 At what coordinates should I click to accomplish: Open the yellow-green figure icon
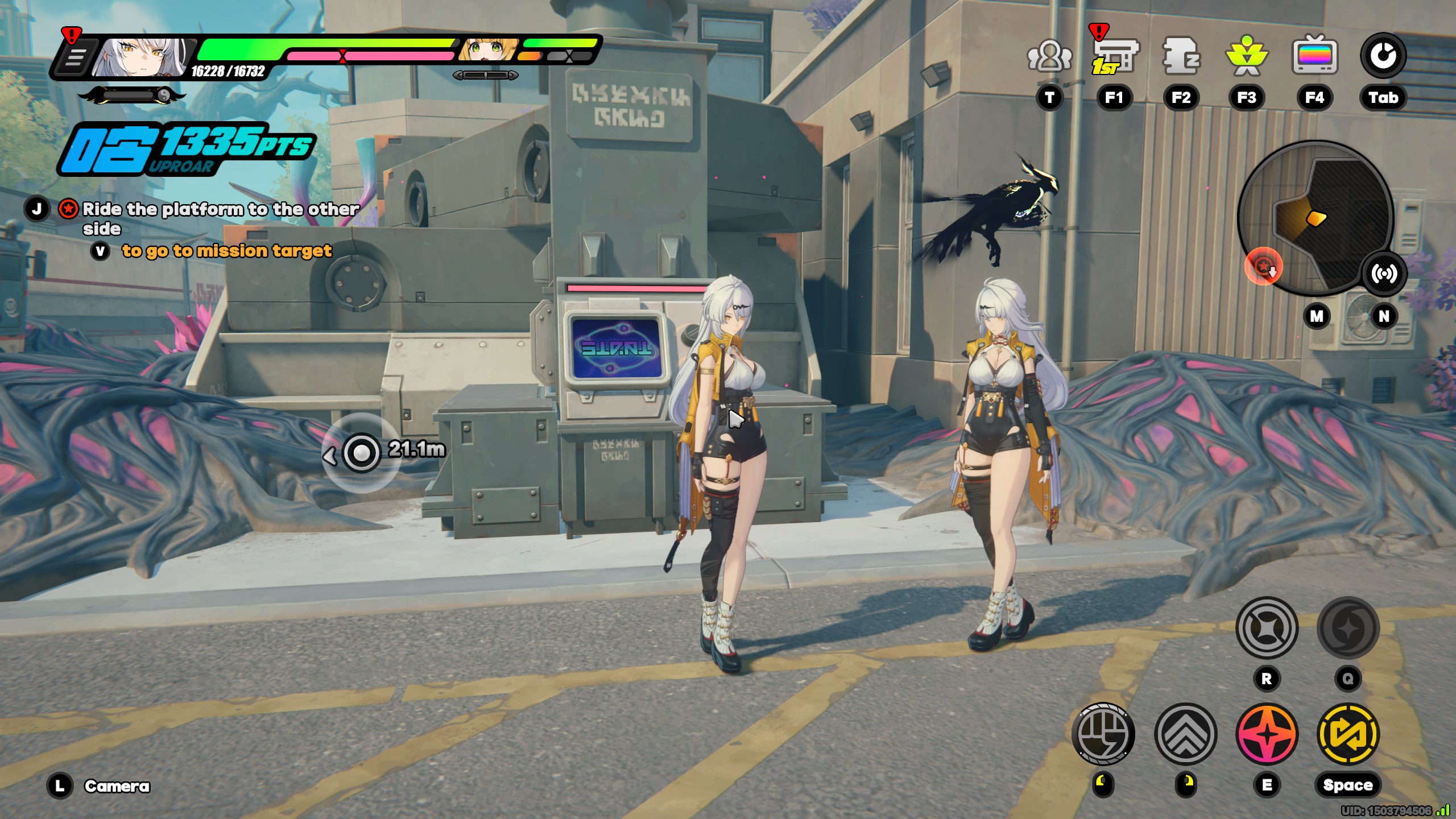(x=1247, y=57)
